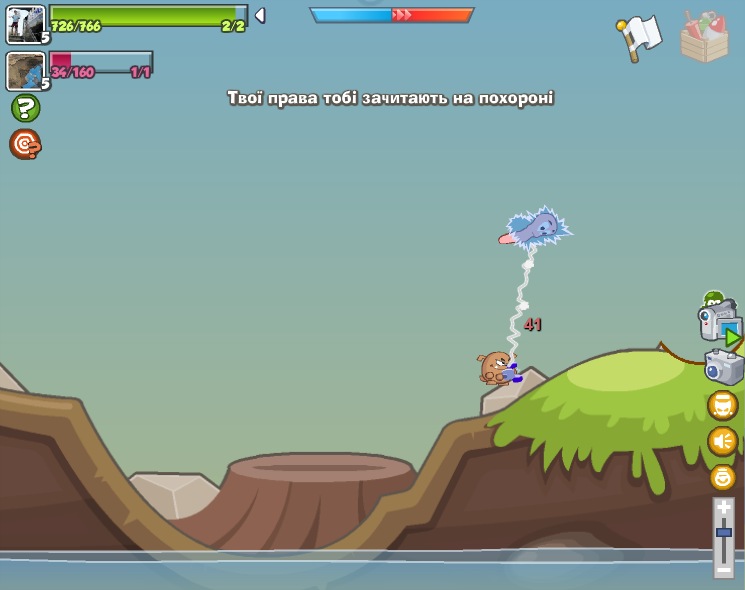The height and width of the screenshot is (590, 745).
Task: Zoom in using the plus button
Action: [x=724, y=508]
